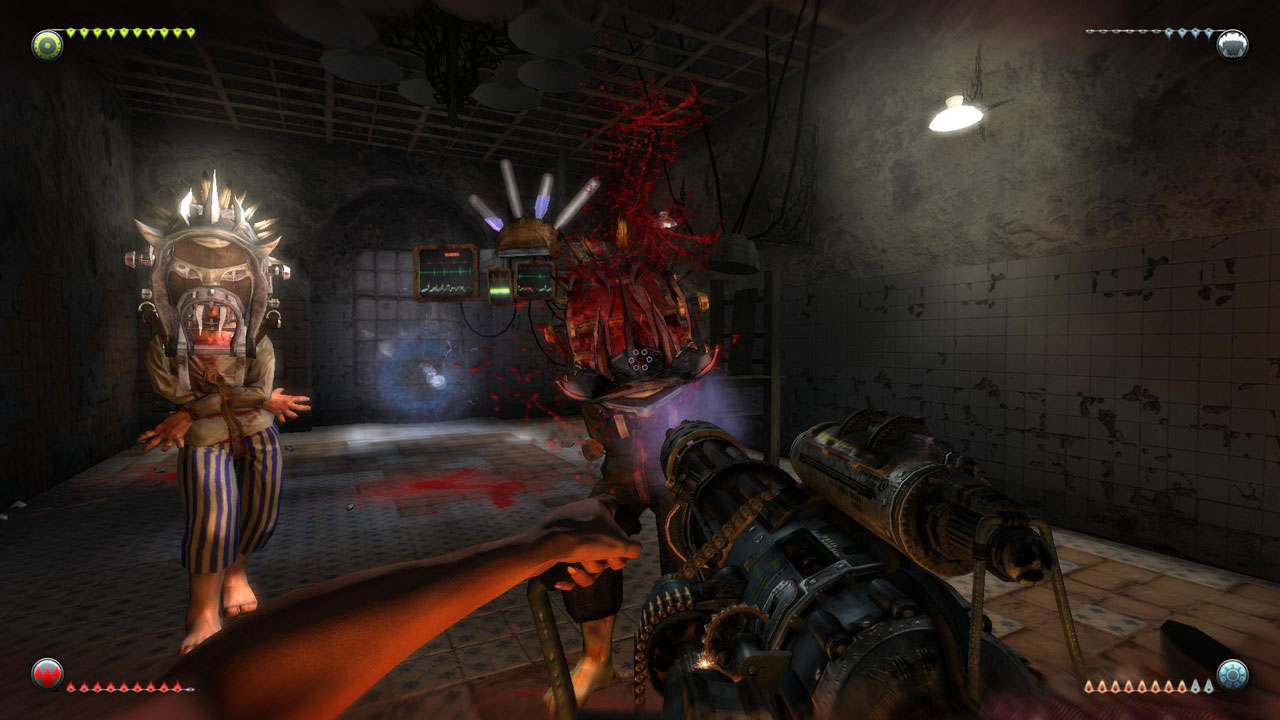Select the silver fanged-jaw icon
Screen dimensions: 1280x720
(x=1232, y=44)
